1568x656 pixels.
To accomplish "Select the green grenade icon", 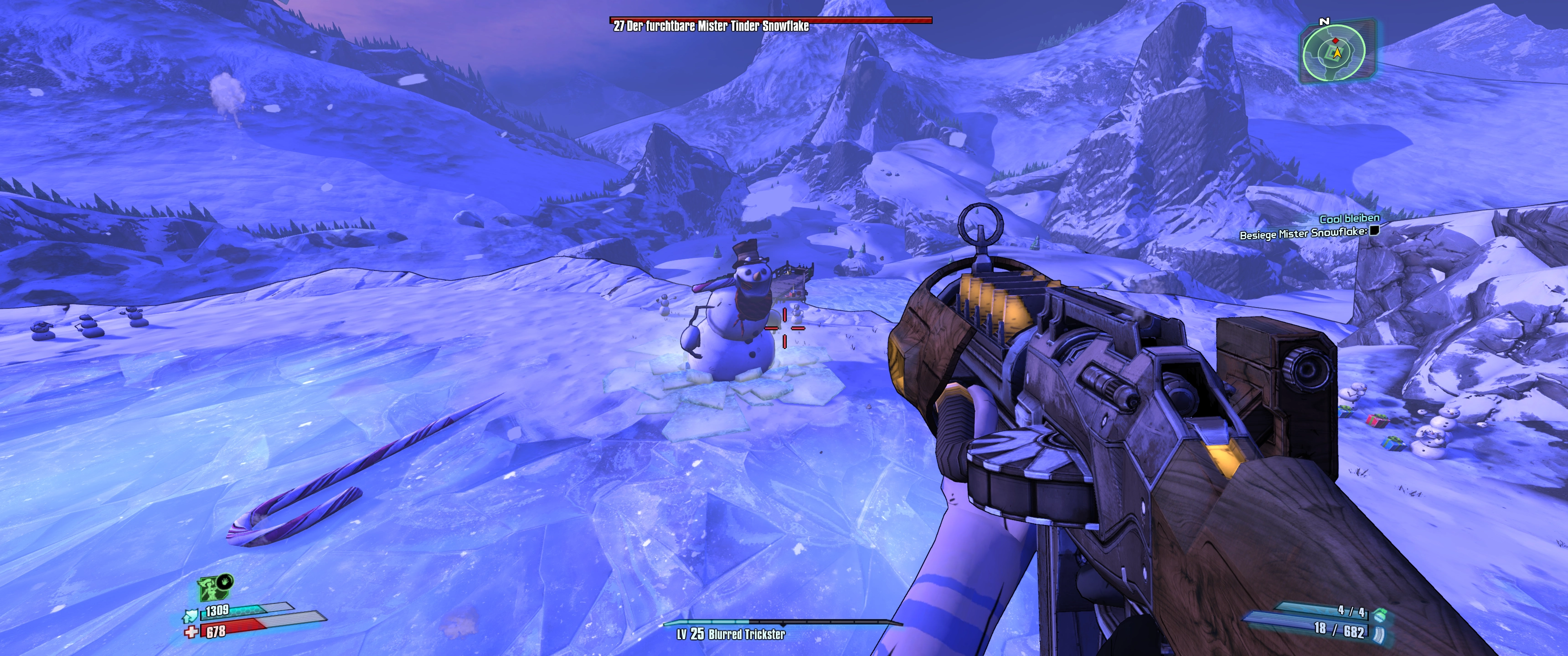I will (x=1380, y=613).
